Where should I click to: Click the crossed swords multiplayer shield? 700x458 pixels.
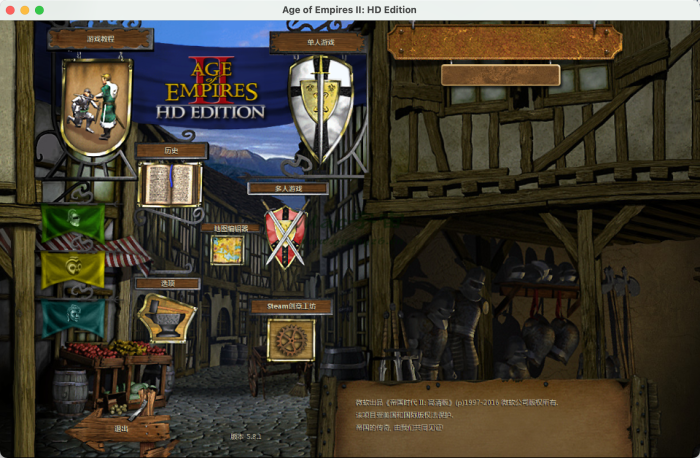[x=284, y=233]
